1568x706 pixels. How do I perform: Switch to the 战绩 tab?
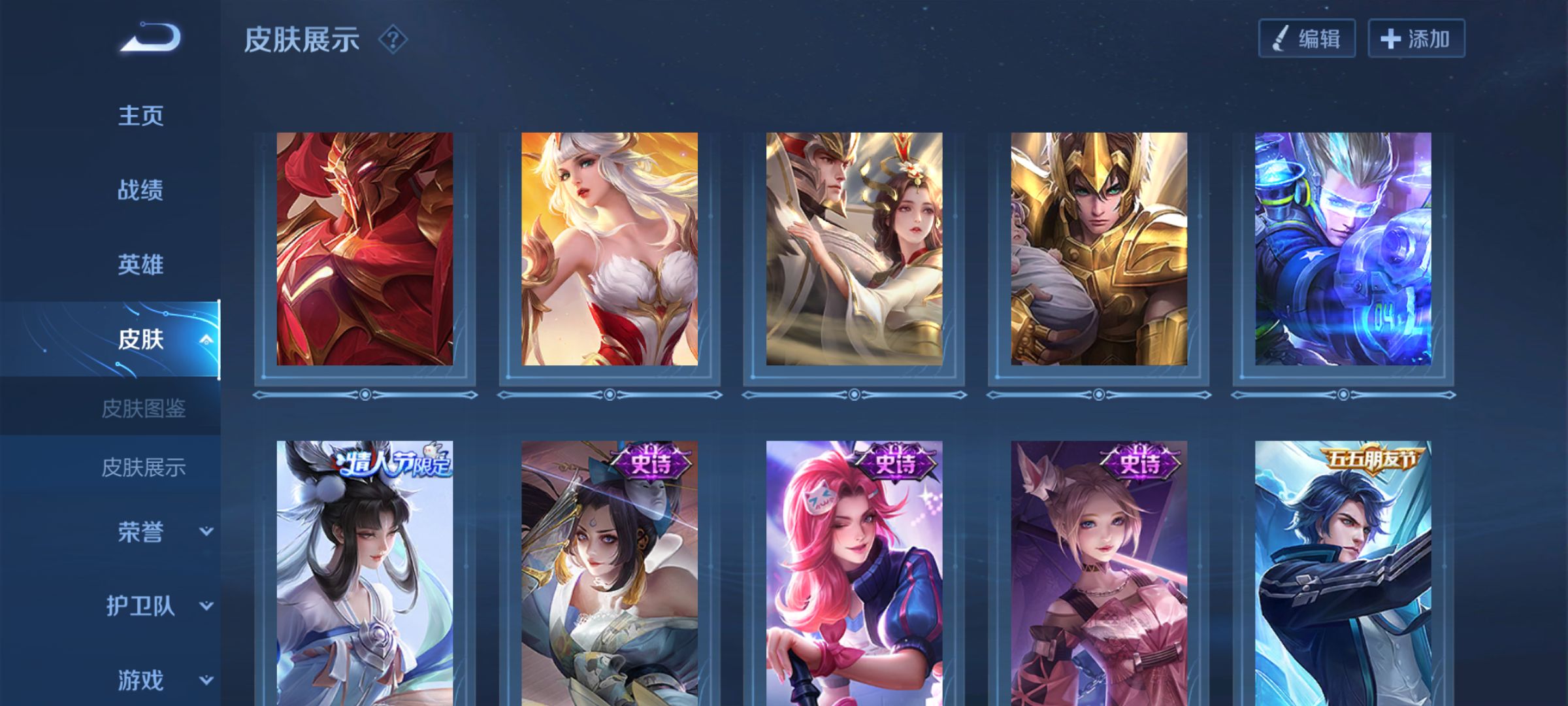[140, 190]
